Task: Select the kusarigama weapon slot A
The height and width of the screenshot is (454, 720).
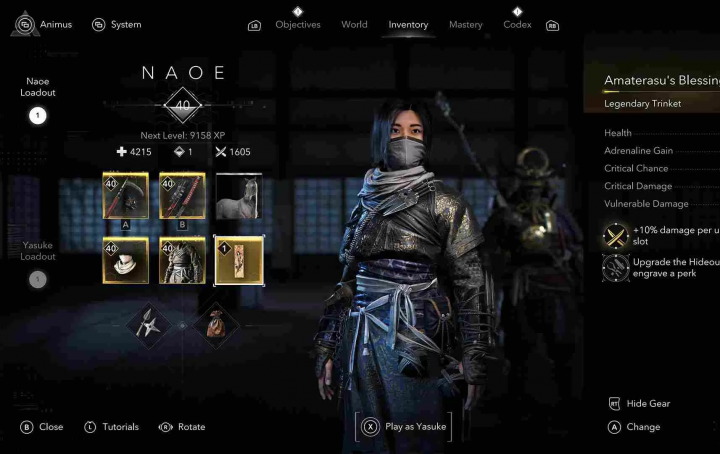Action: (125, 196)
